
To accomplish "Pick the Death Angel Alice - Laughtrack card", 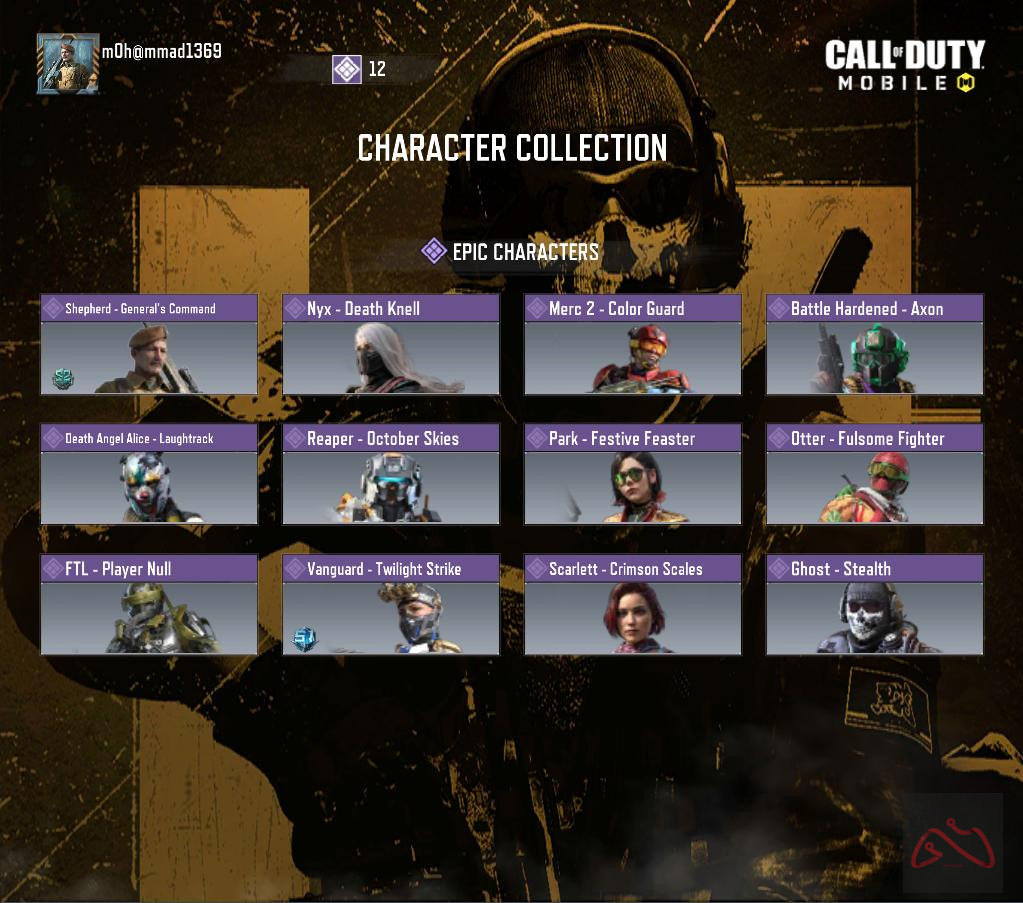I will coord(149,475).
